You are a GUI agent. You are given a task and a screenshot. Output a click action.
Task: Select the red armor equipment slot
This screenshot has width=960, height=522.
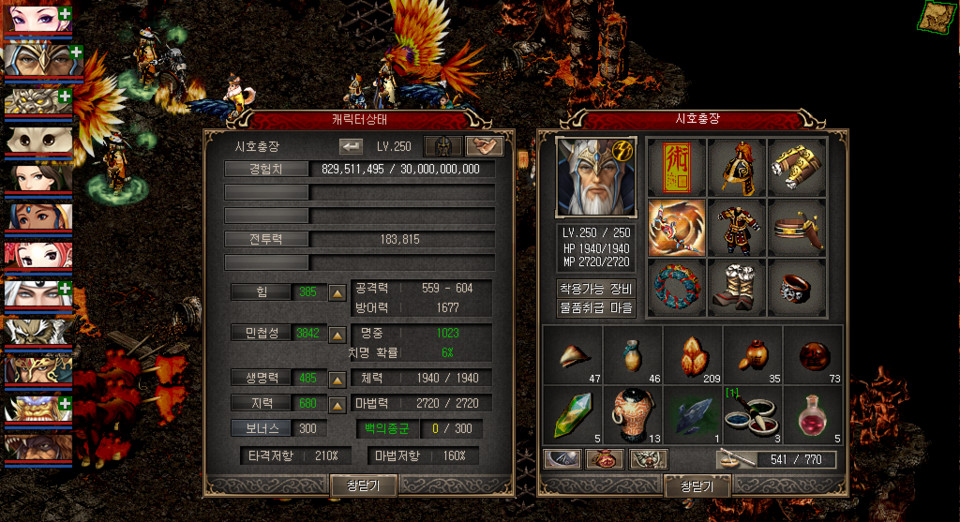pos(737,227)
